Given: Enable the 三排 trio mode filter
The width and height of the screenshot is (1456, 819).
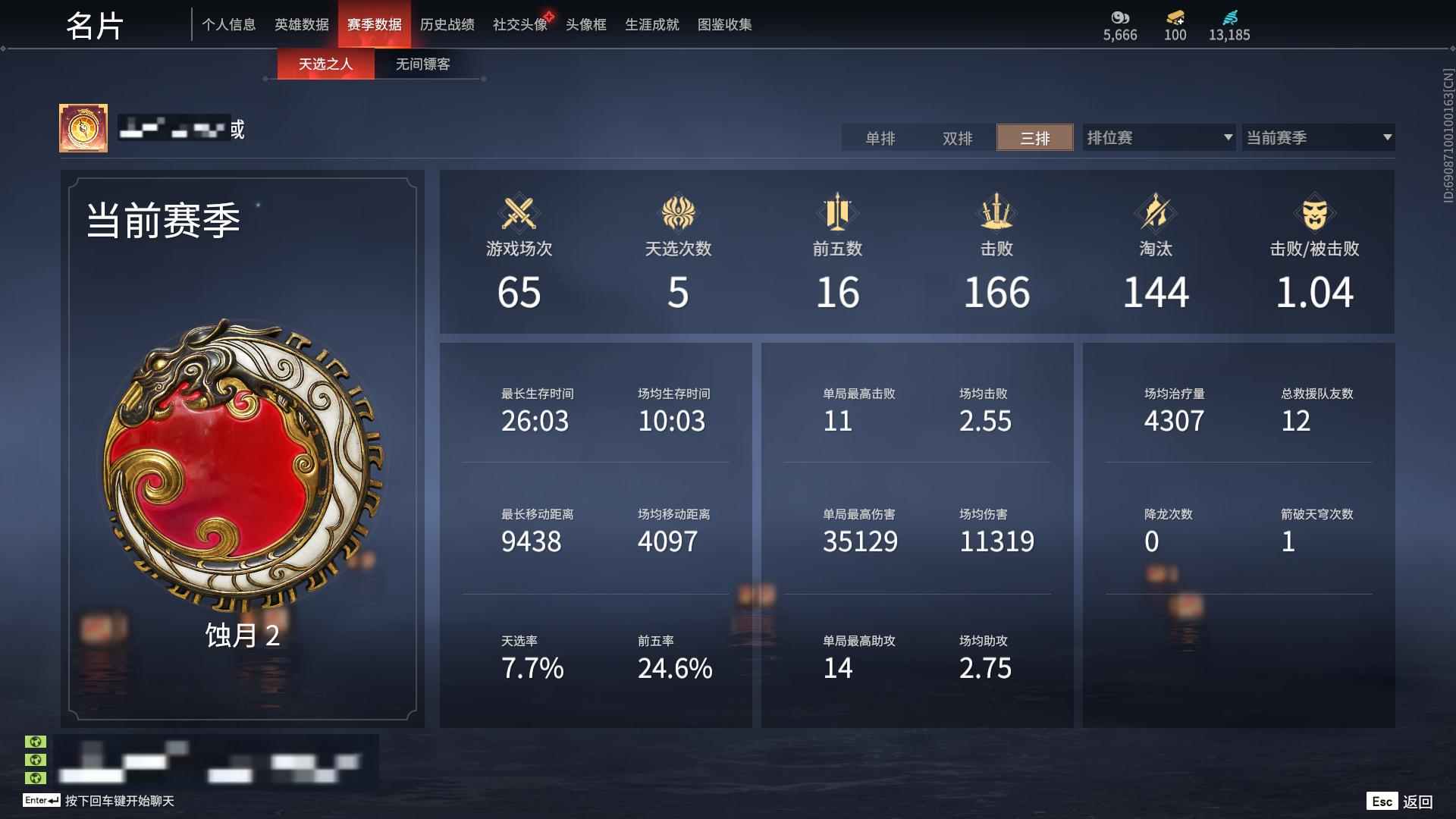Looking at the screenshot, I should click(x=1034, y=138).
